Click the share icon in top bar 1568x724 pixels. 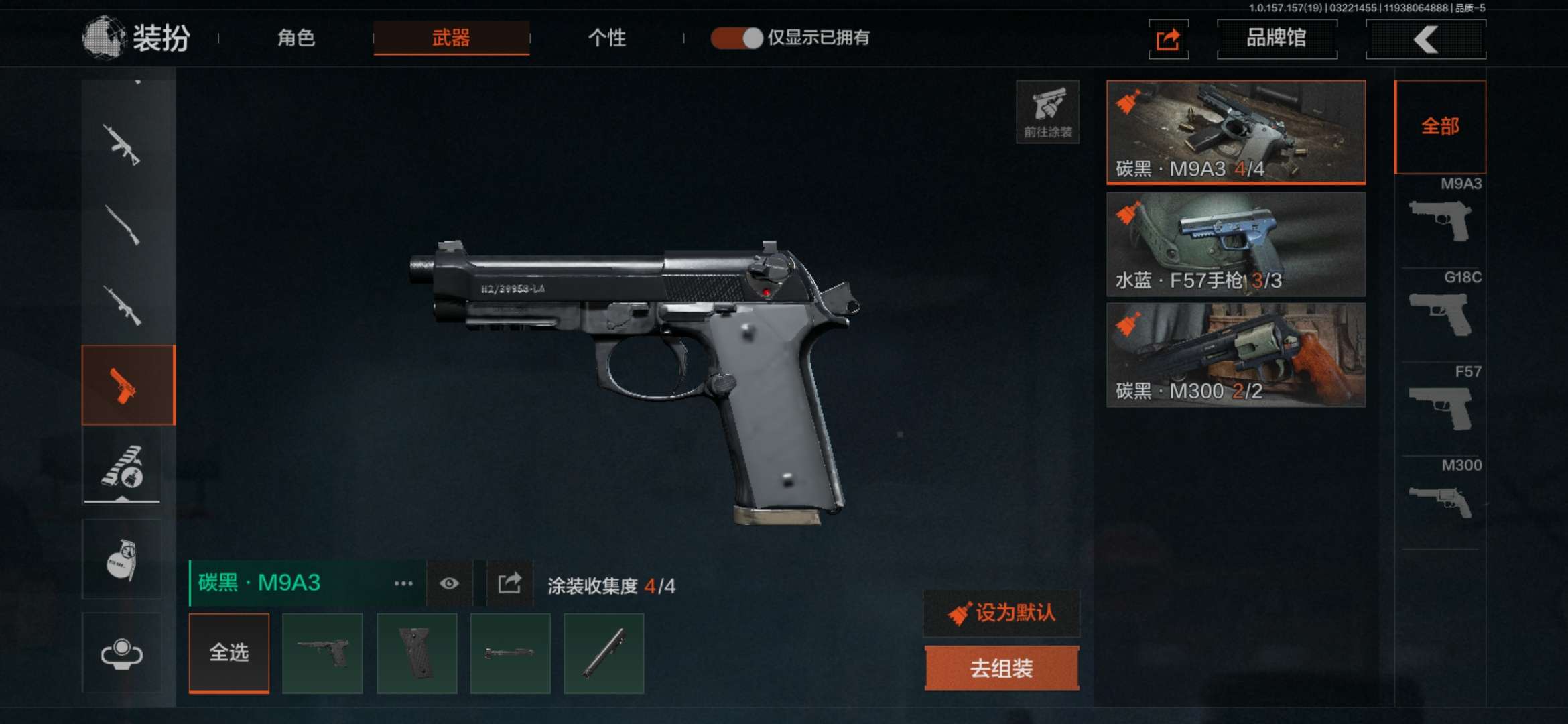click(x=1168, y=40)
